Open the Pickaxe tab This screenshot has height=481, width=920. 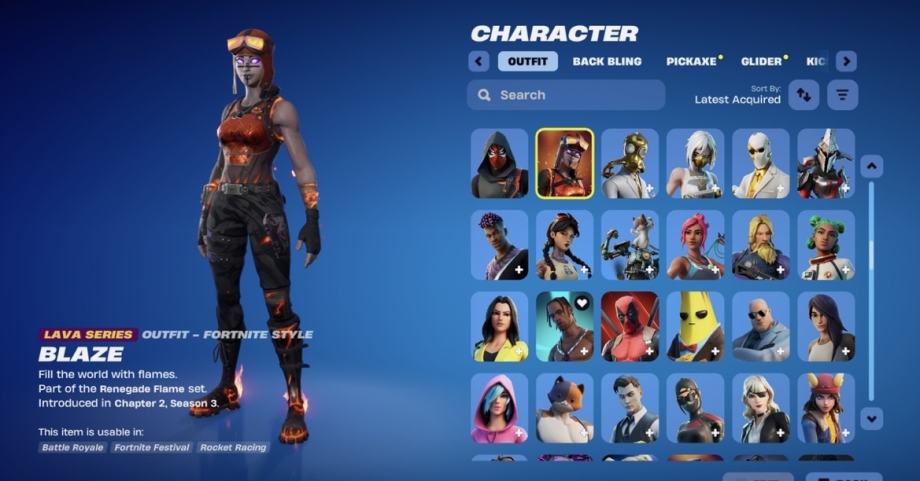coord(692,61)
